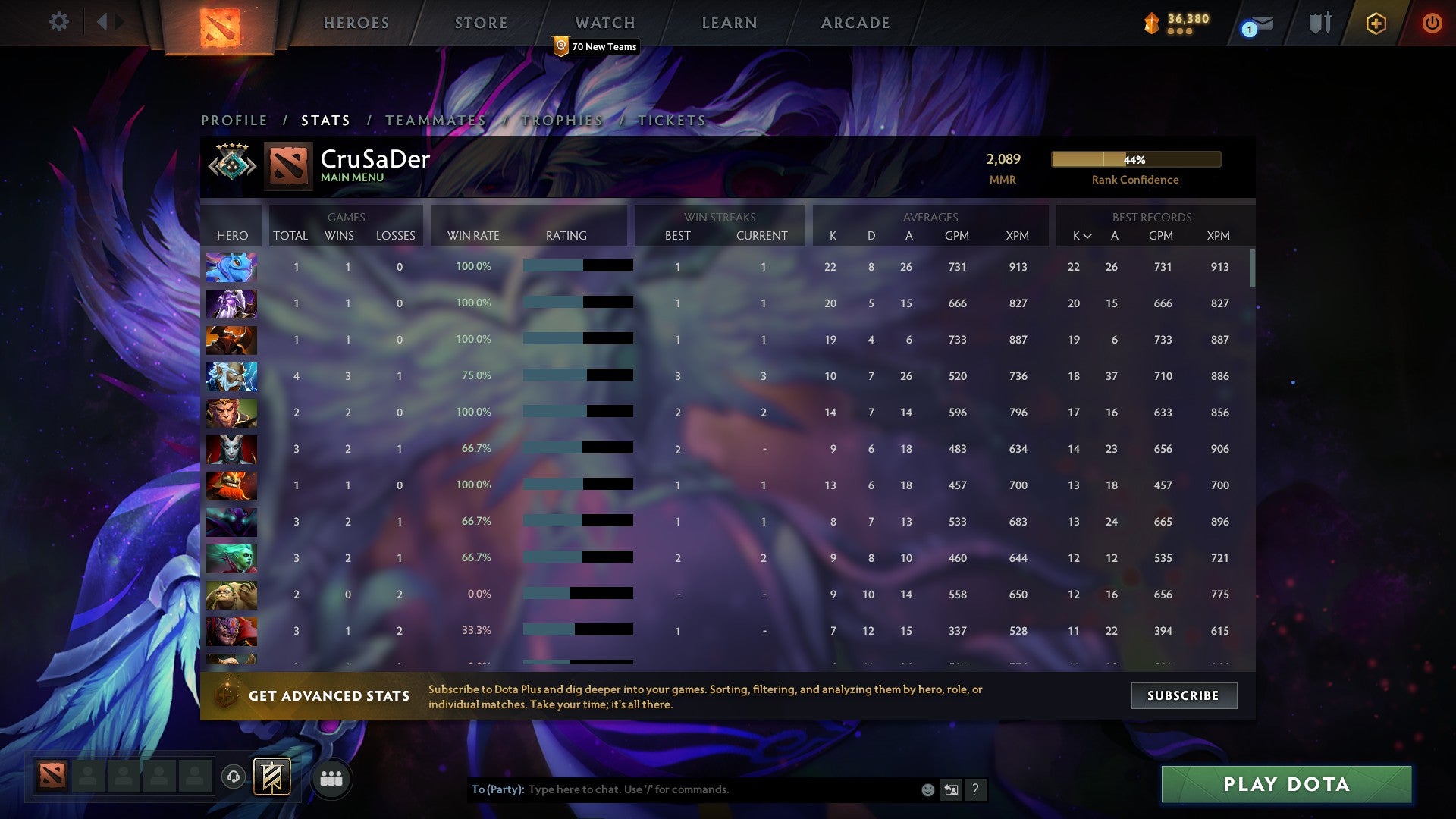The width and height of the screenshot is (1456, 819).
Task: Open the unread notifications envelope
Action: (1255, 24)
